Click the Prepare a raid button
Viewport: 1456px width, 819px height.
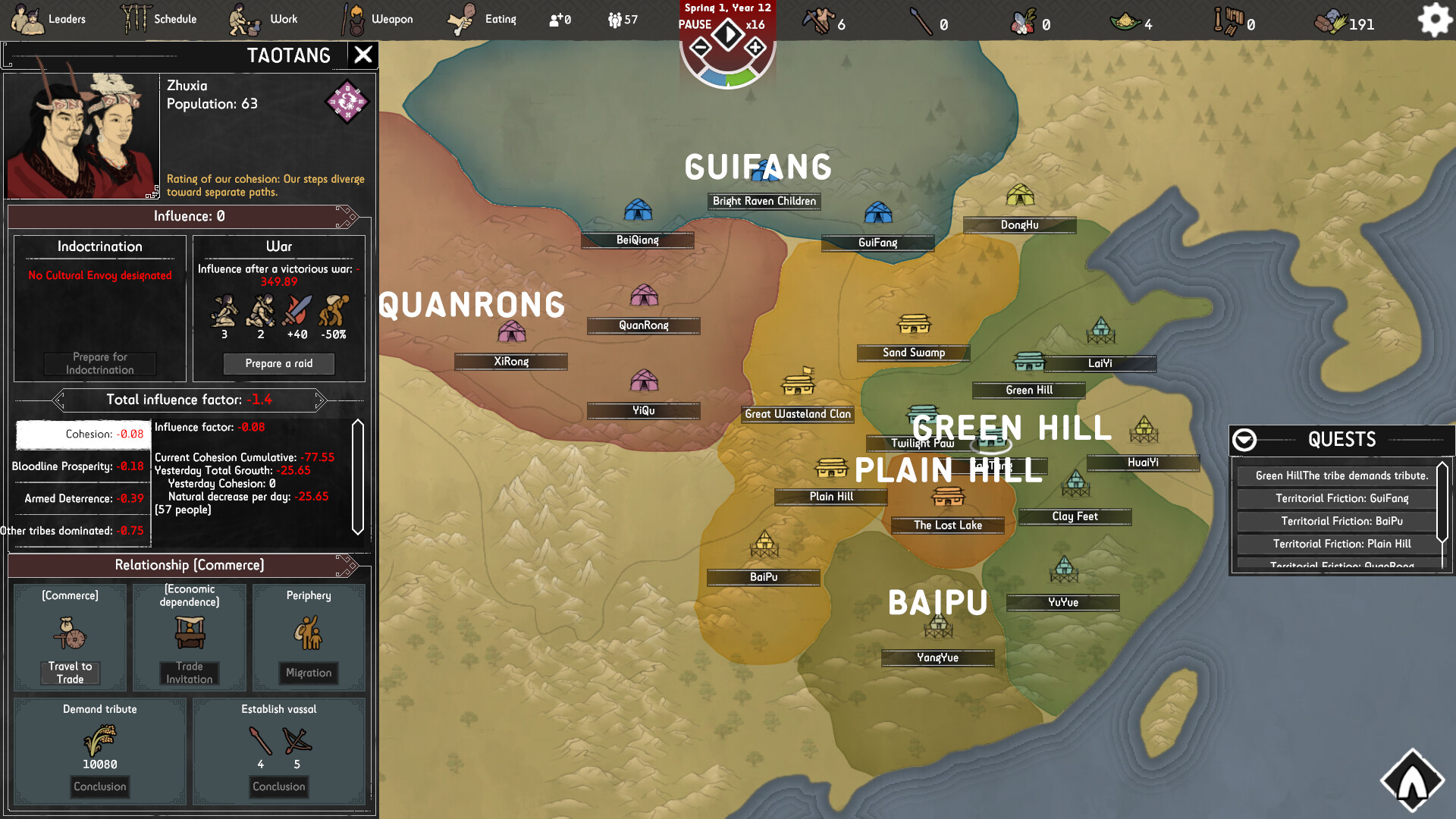coord(278,364)
